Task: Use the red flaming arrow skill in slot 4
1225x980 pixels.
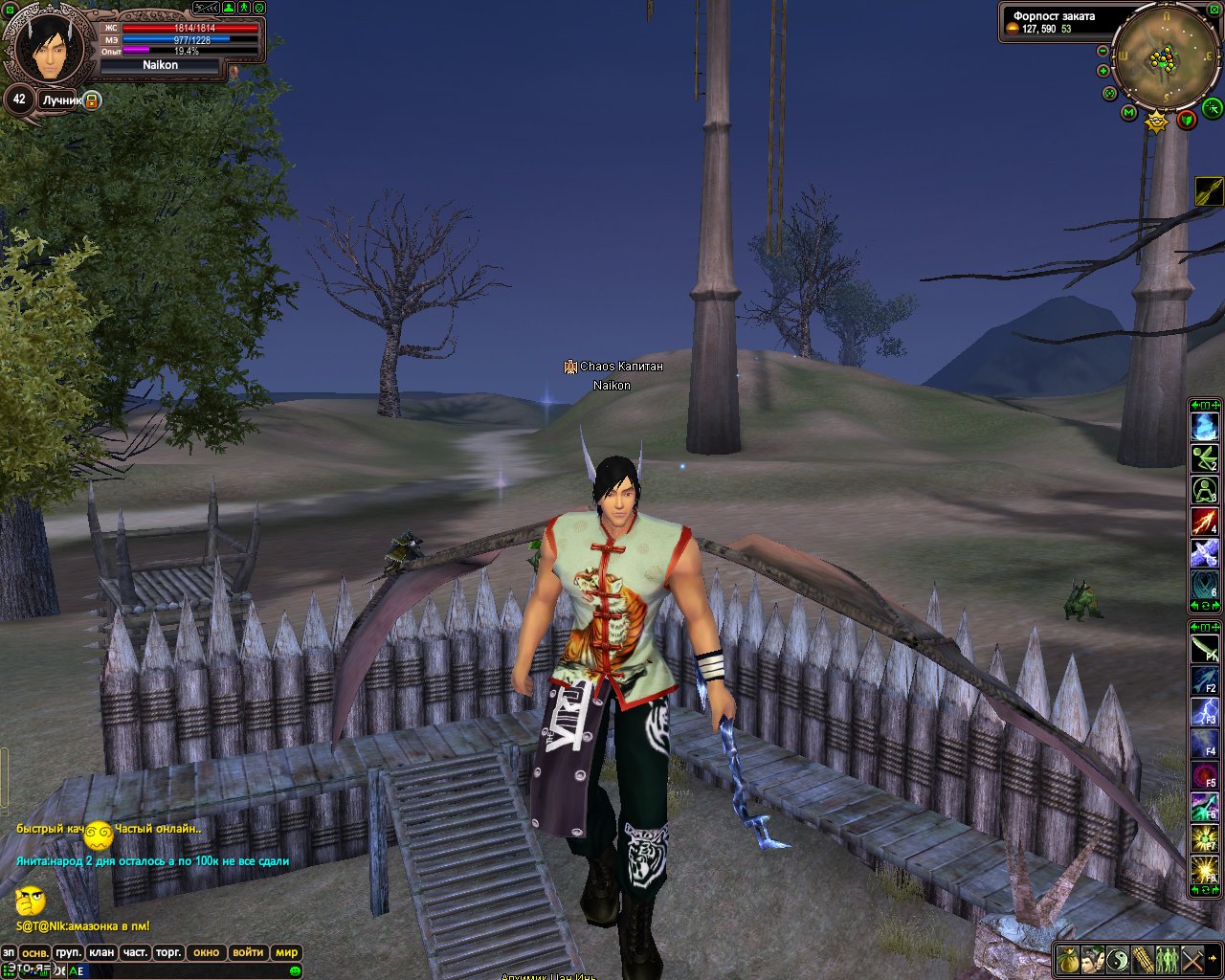Action: pyautogui.click(x=1204, y=523)
